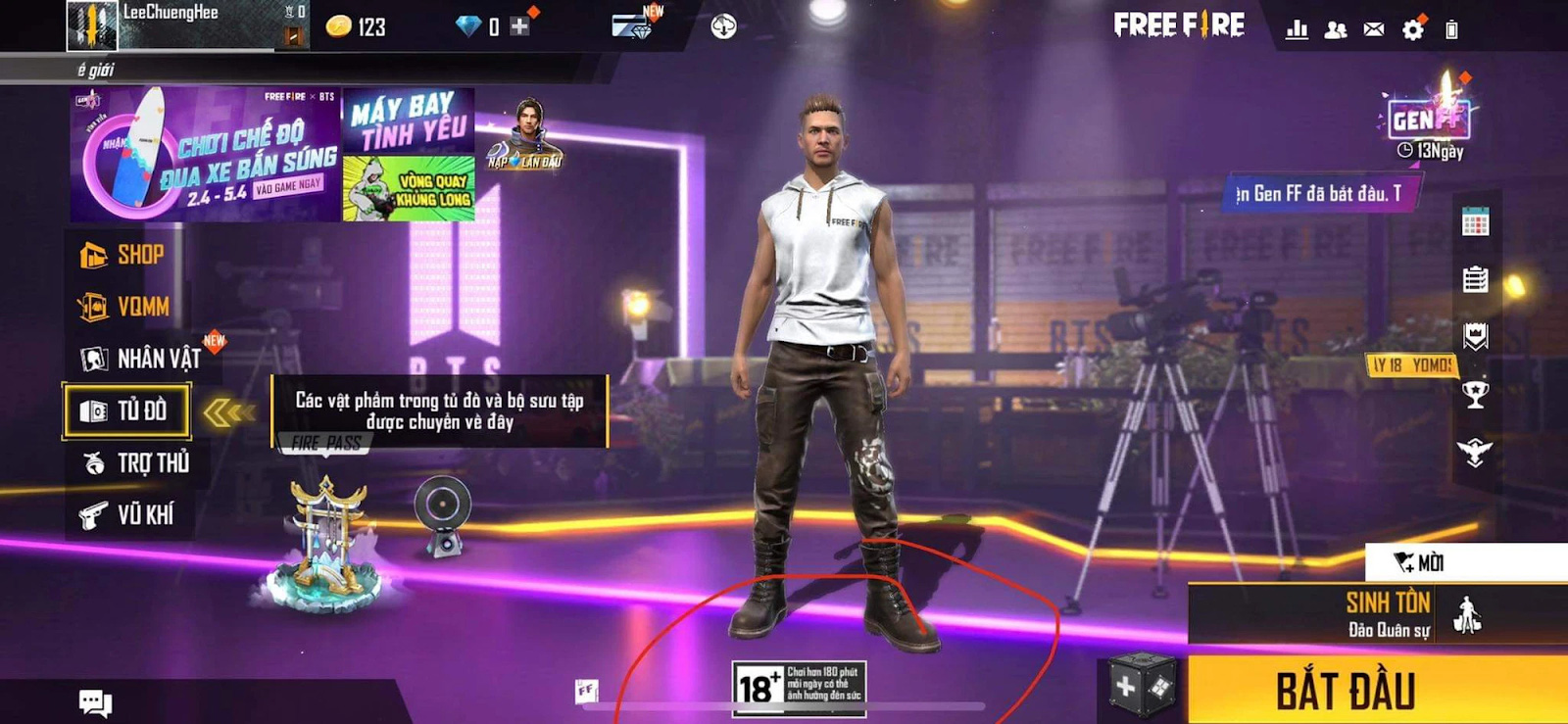Open the MÁY BAY TÌNH YÊU banner
Image resolution: width=1568 pixels, height=724 pixels.
coord(408,121)
